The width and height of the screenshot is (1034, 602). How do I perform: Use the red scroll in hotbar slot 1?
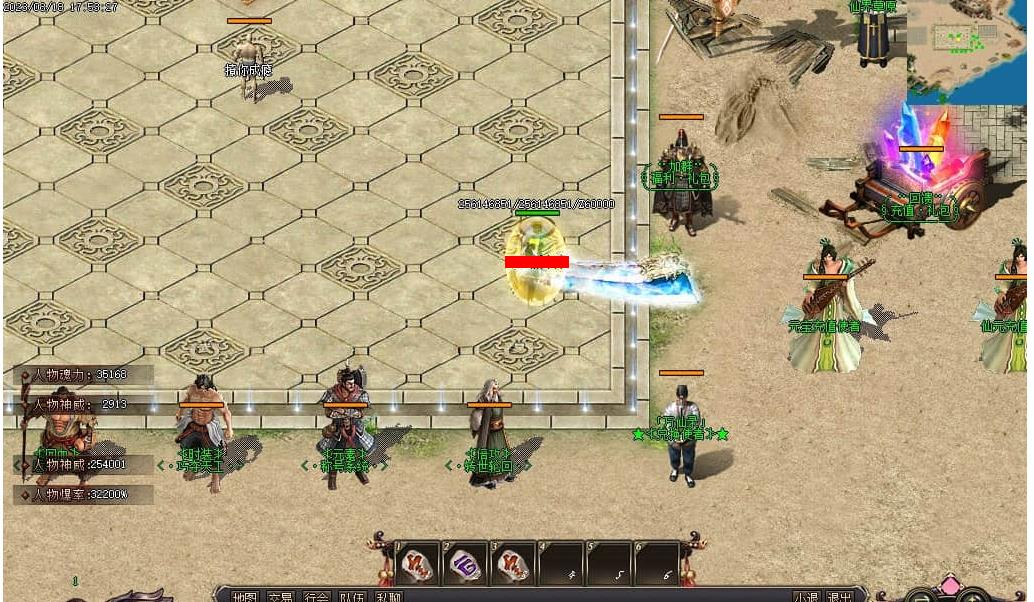(417, 564)
